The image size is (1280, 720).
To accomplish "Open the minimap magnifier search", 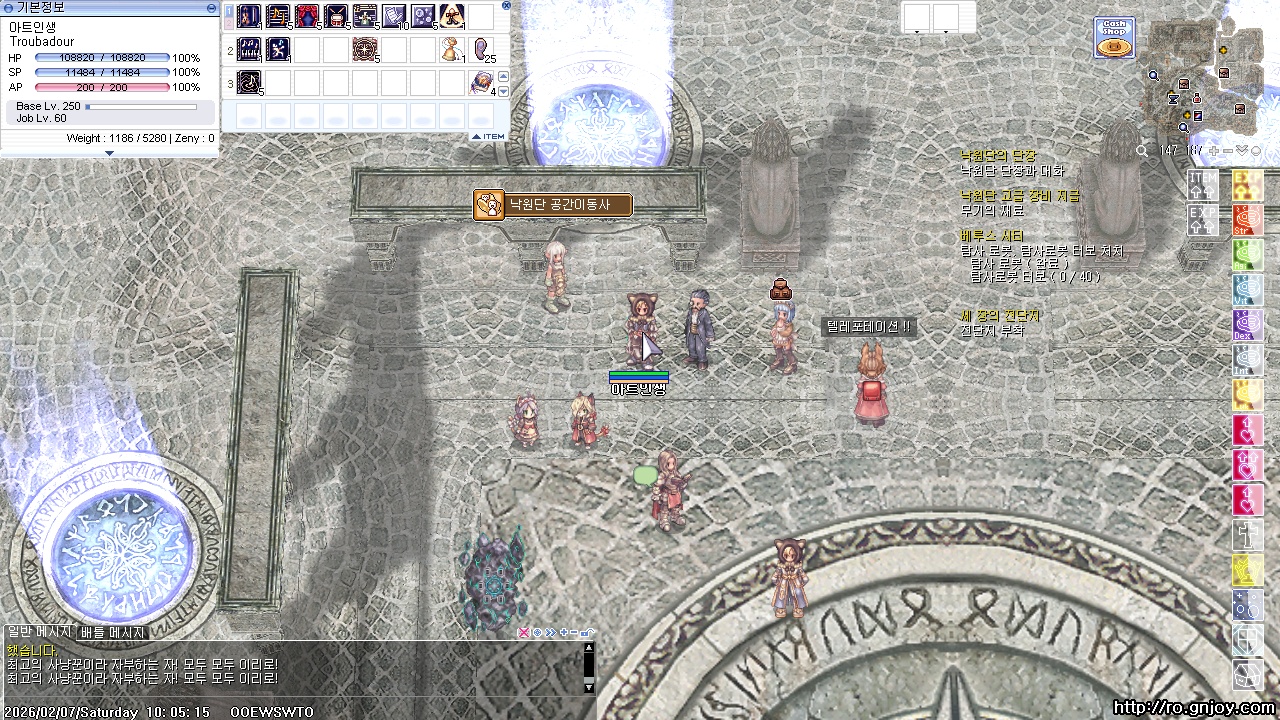I will pyautogui.click(x=1142, y=150).
